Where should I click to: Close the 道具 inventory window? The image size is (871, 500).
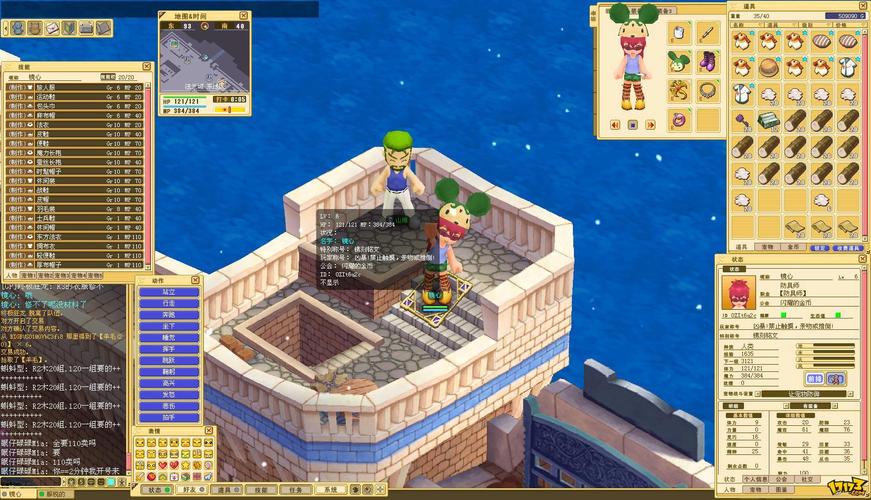click(x=863, y=5)
